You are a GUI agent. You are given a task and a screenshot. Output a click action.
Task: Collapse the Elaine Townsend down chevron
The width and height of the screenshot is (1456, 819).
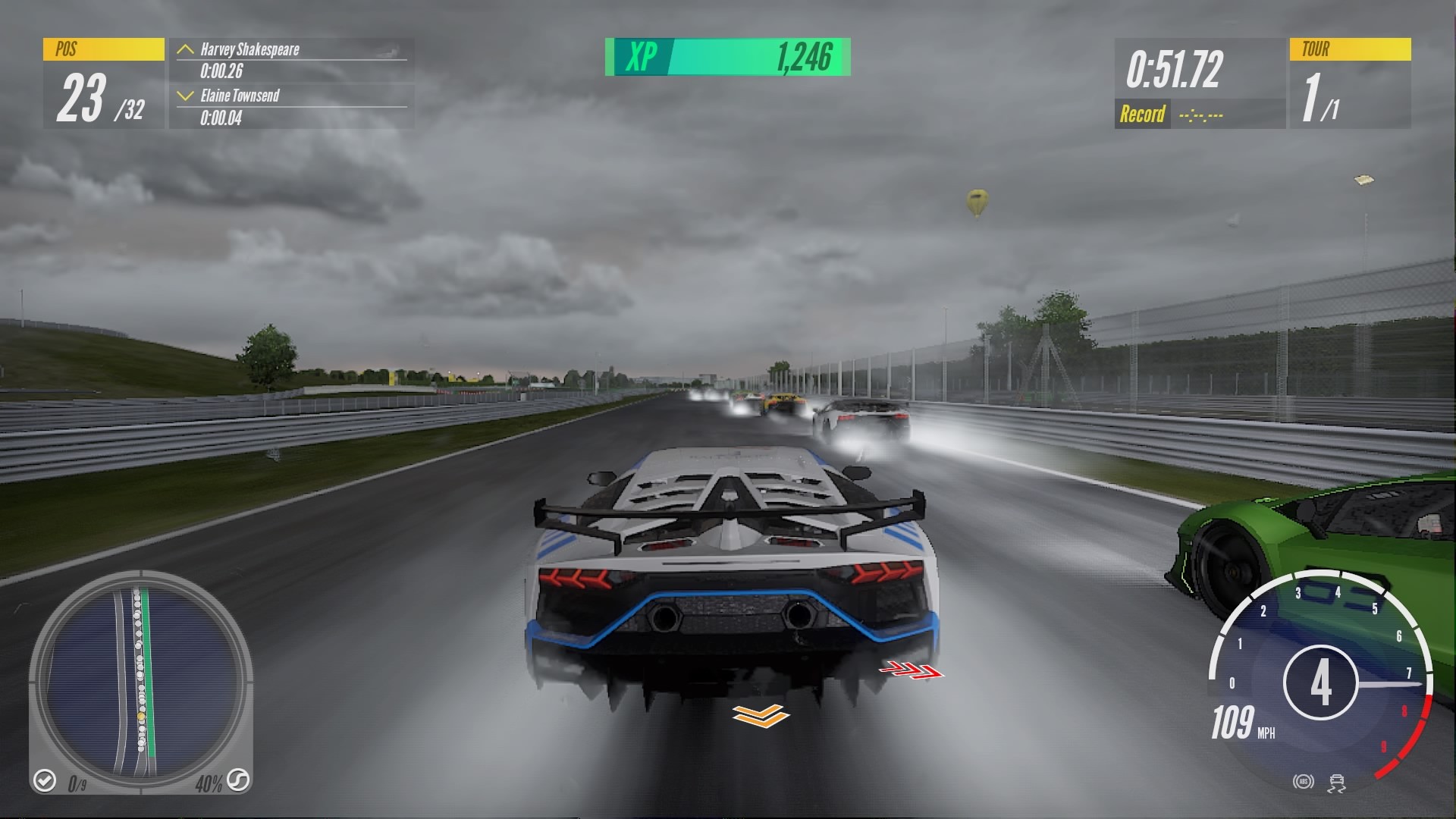pyautogui.click(x=184, y=96)
